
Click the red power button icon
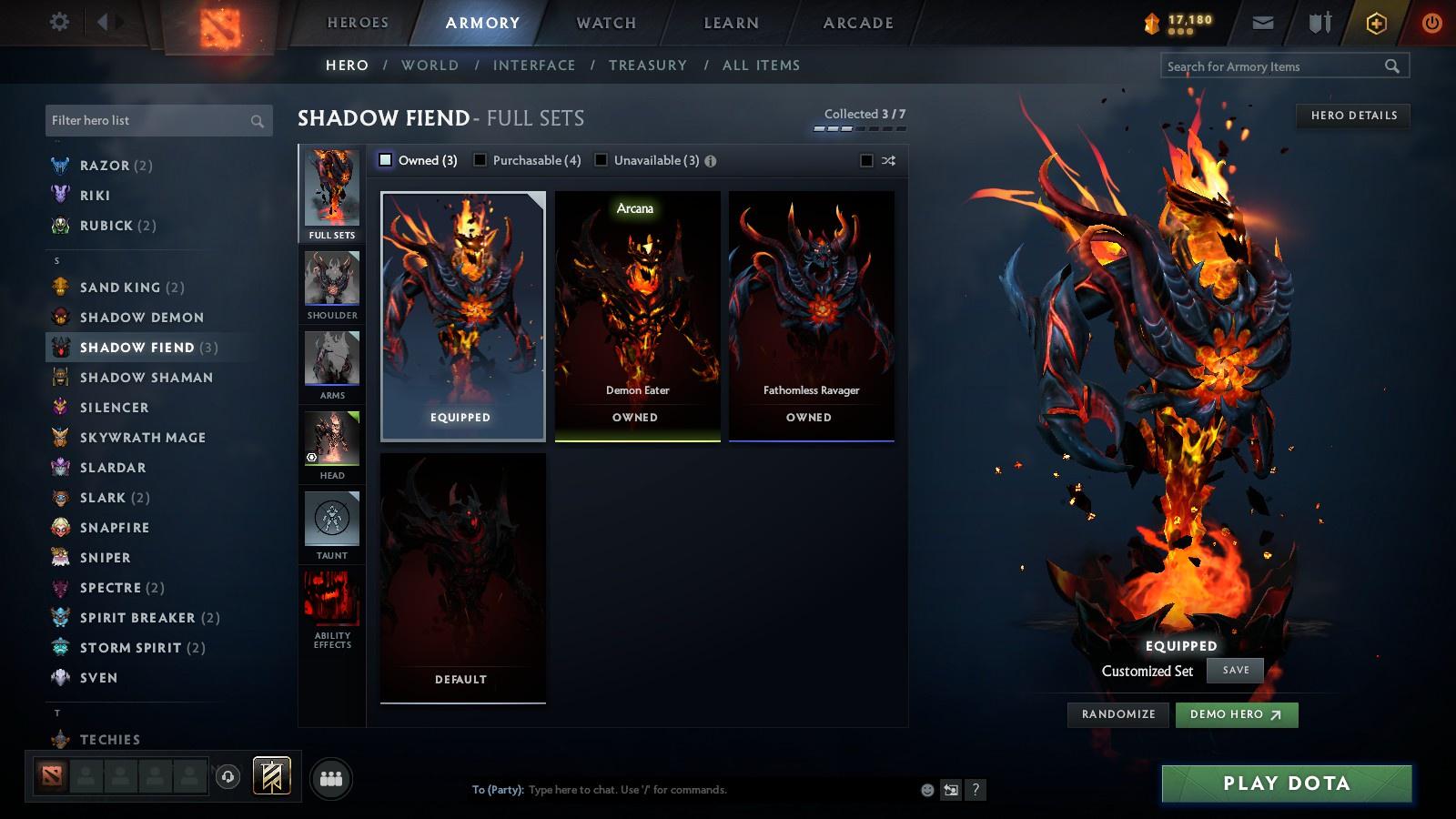point(1431,21)
